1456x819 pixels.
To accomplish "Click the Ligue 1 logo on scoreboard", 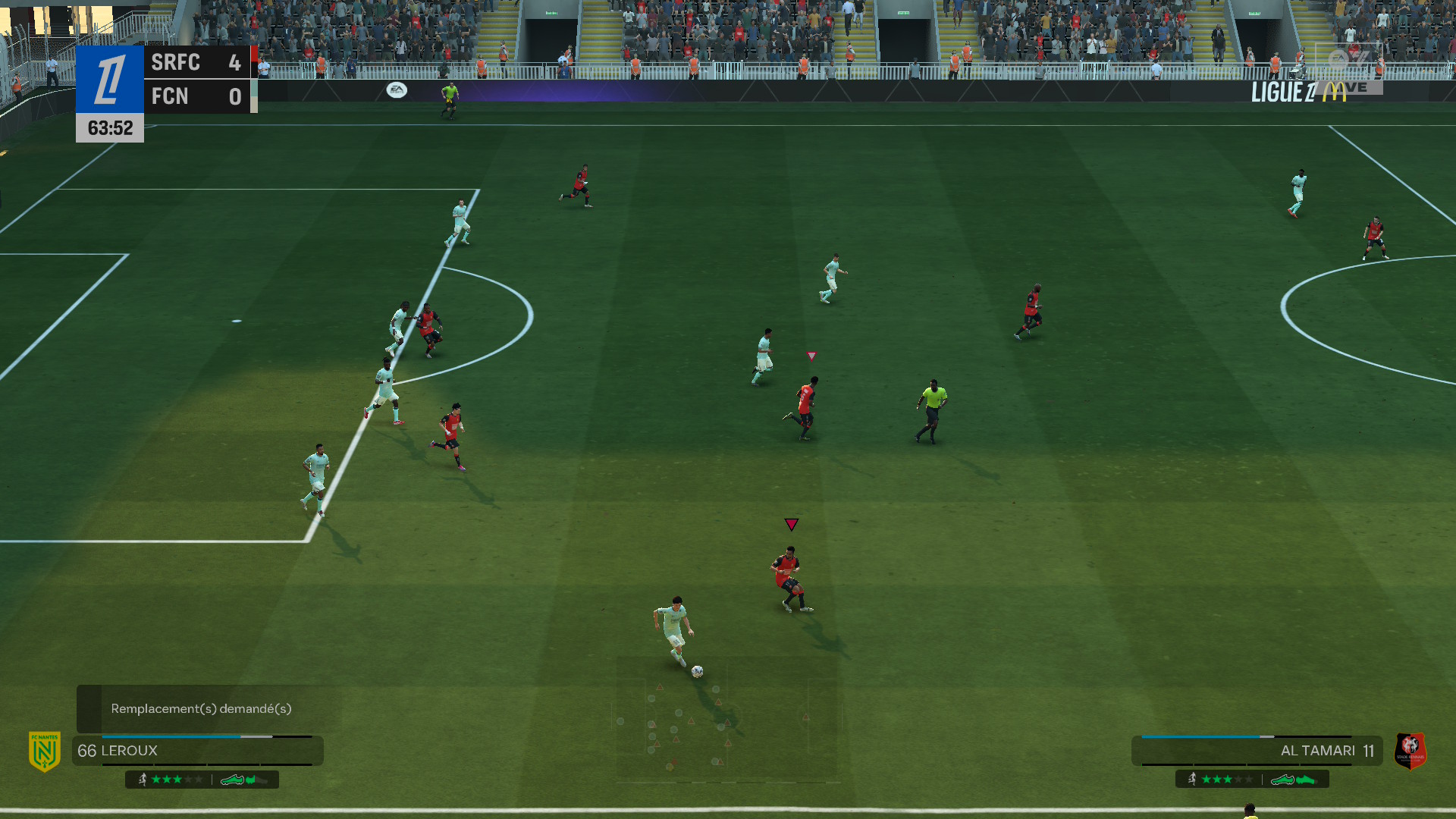I will click(110, 80).
